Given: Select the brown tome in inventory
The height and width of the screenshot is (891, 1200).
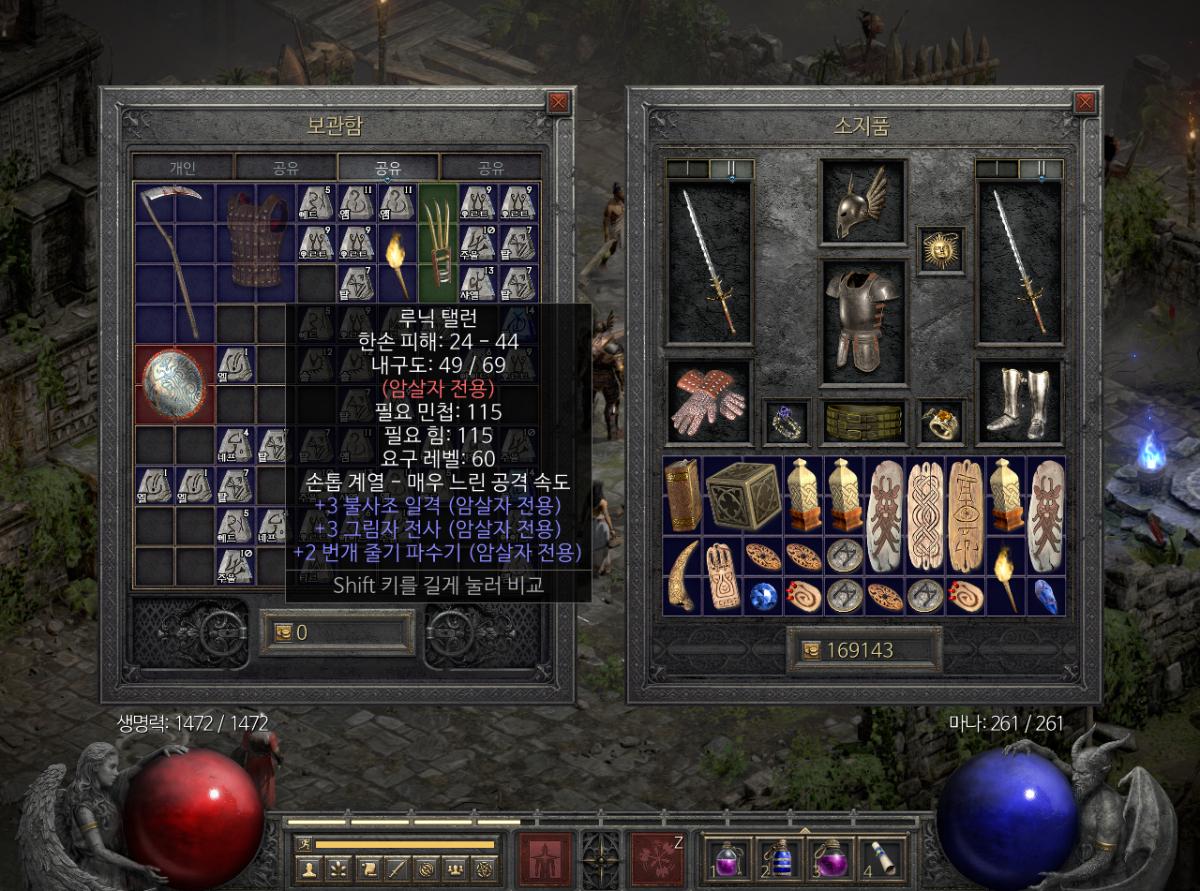Looking at the screenshot, I should tap(683, 494).
